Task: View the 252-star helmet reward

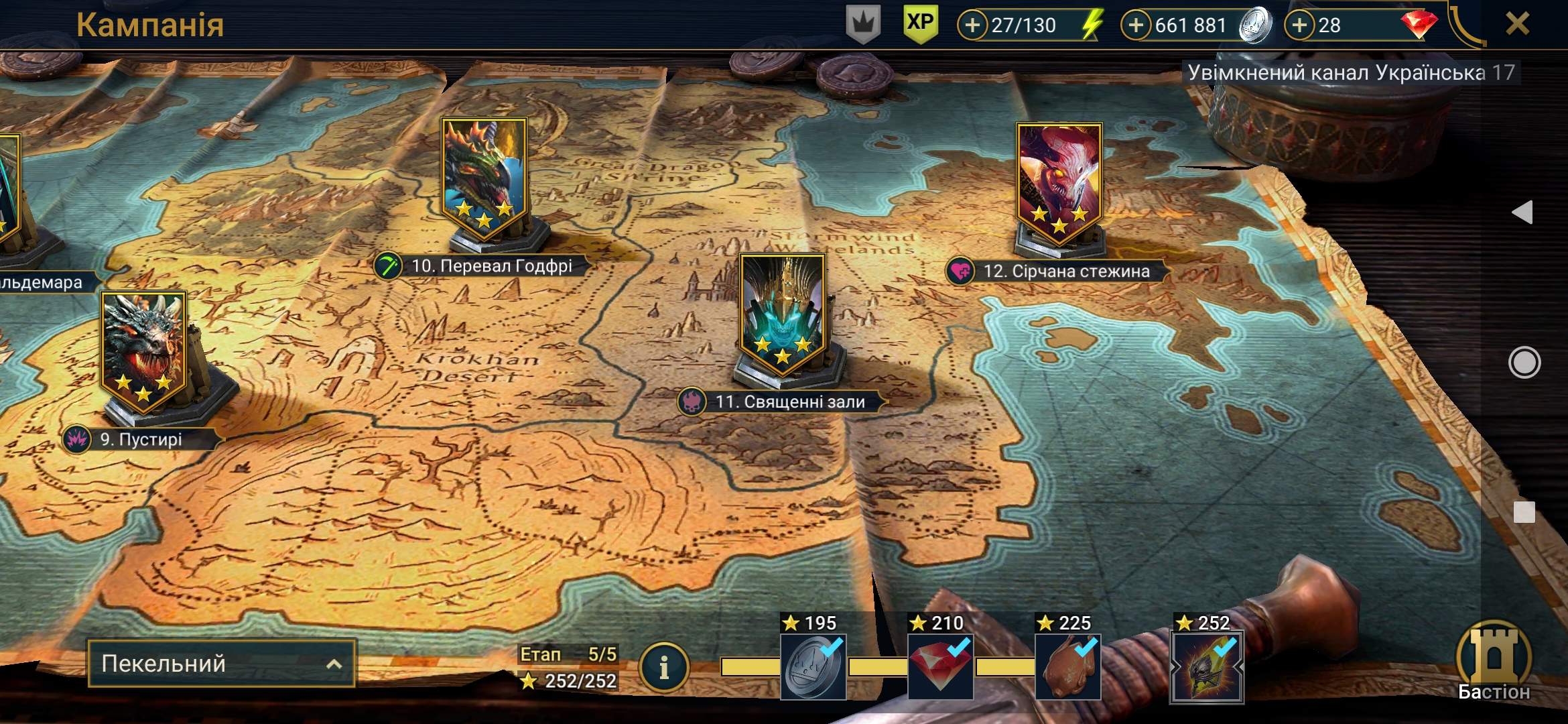Action: point(1207,666)
